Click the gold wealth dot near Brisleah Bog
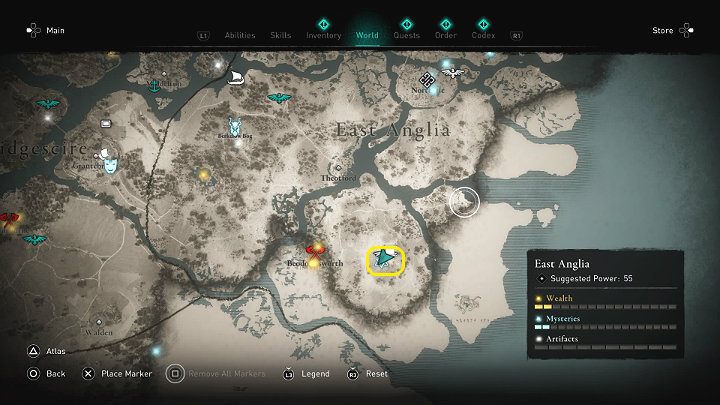The image size is (720, 405). pyautogui.click(x=205, y=175)
